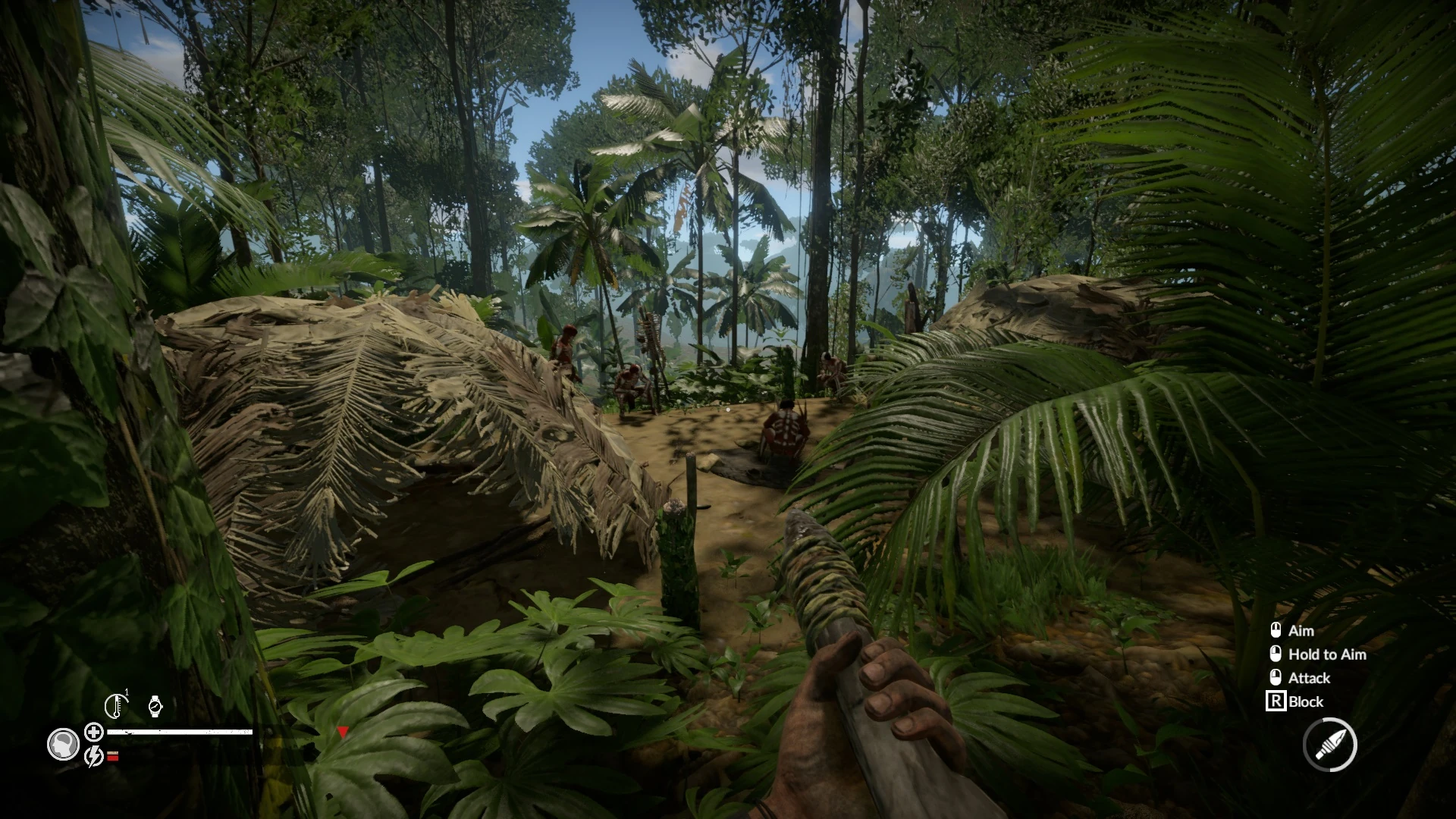Click the white stamina bar
The width and height of the screenshot is (1456, 819).
pyautogui.click(x=180, y=732)
